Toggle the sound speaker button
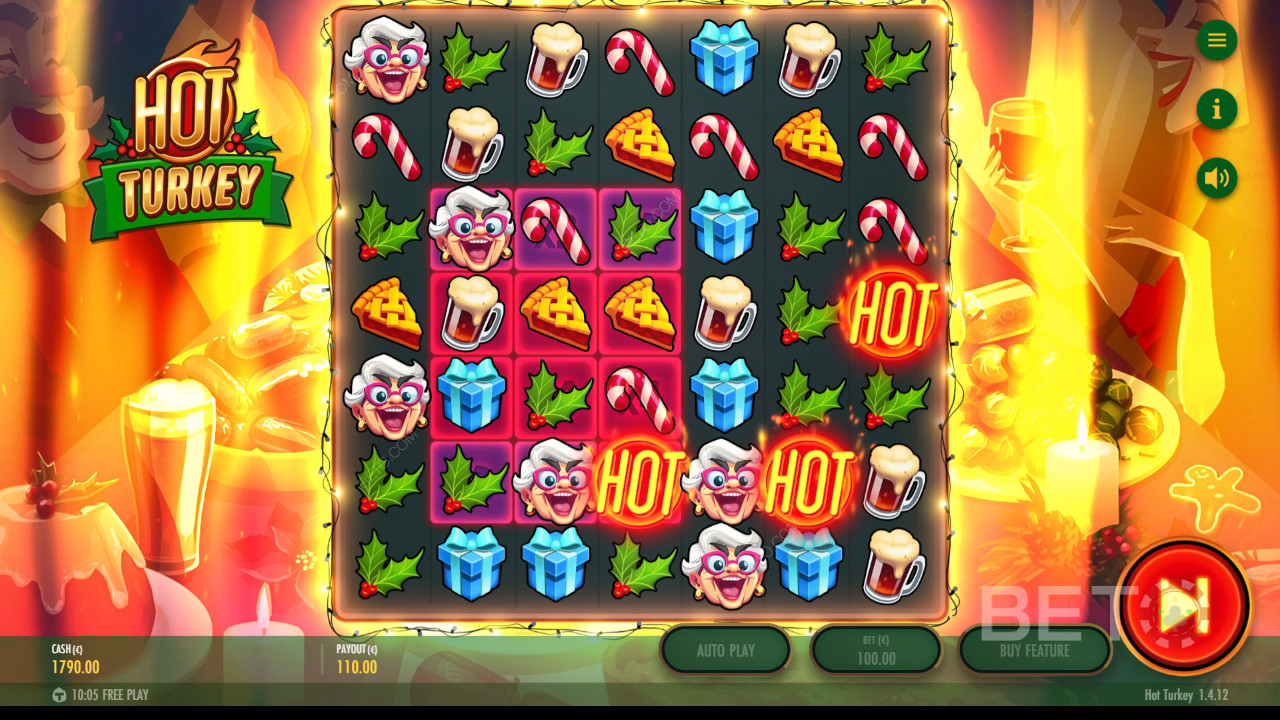The image size is (1280, 720). [1217, 178]
